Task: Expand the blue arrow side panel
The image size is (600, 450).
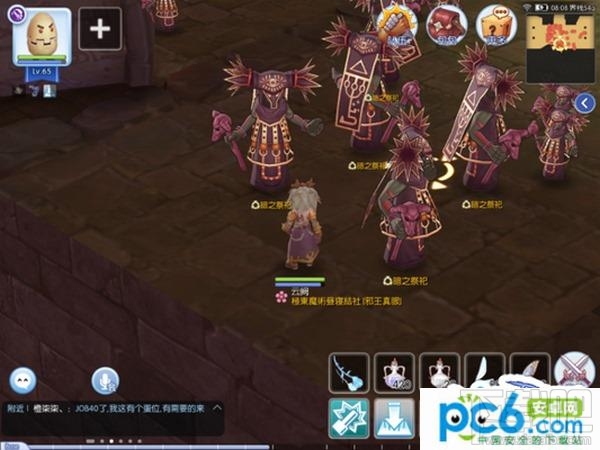Action: (587, 102)
